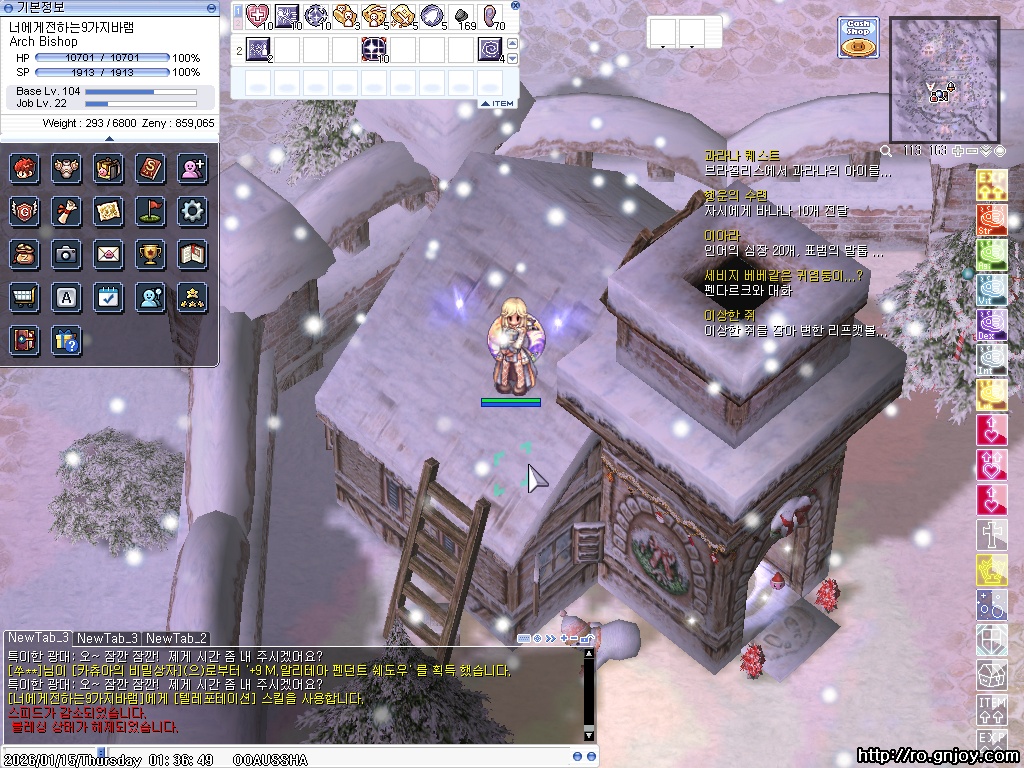The image size is (1024, 768).
Task: Open the Cash Shop
Action: click(858, 37)
